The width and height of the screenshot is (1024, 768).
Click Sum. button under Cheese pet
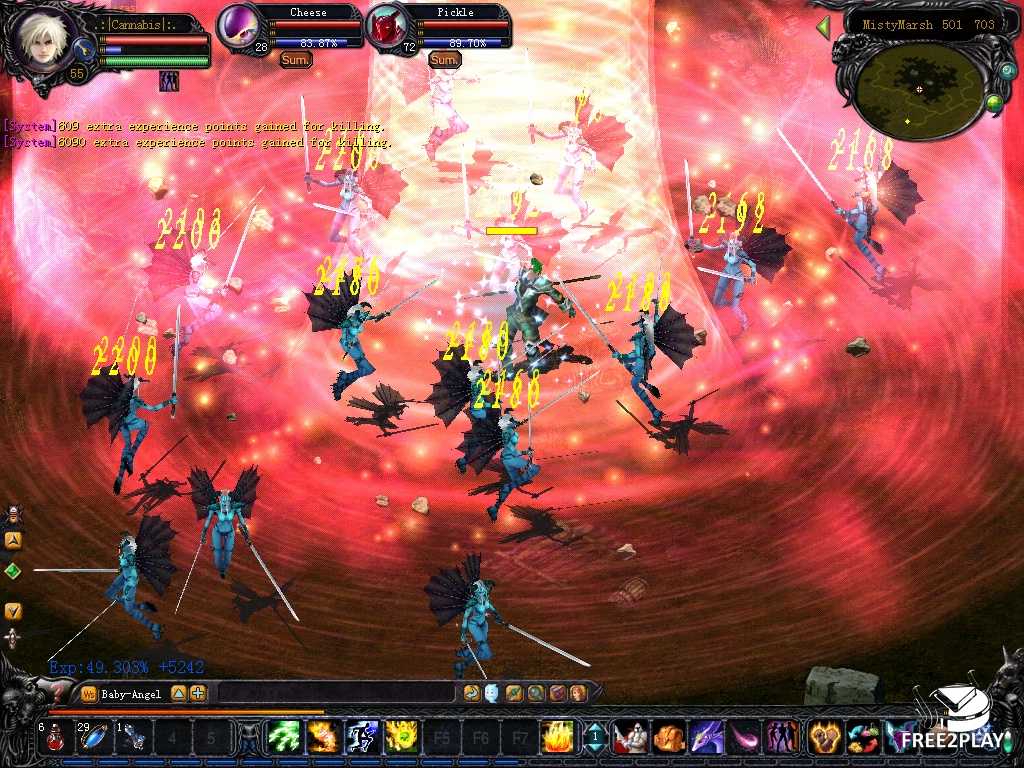pyautogui.click(x=295, y=60)
